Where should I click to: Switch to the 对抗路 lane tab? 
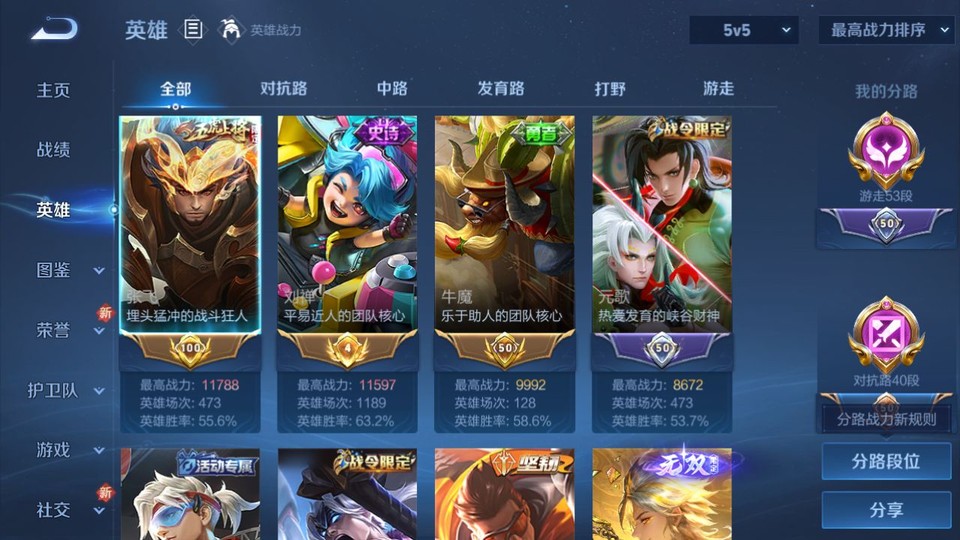coord(283,89)
